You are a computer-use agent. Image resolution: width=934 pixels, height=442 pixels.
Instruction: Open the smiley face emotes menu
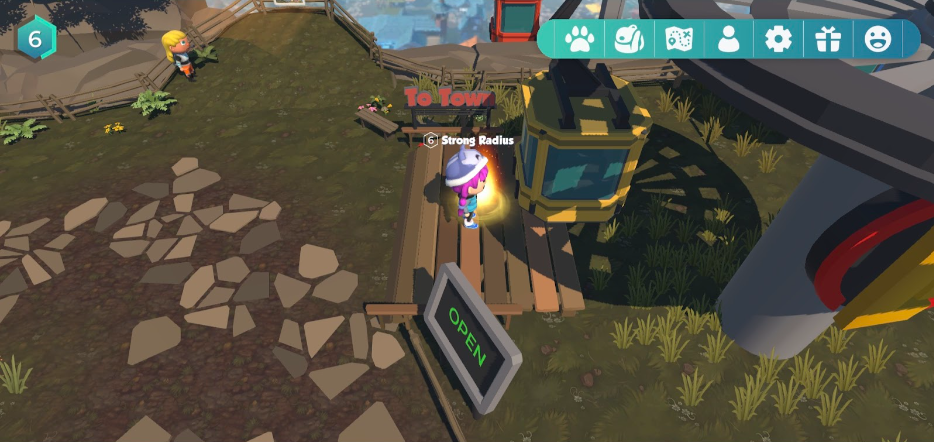pos(878,39)
